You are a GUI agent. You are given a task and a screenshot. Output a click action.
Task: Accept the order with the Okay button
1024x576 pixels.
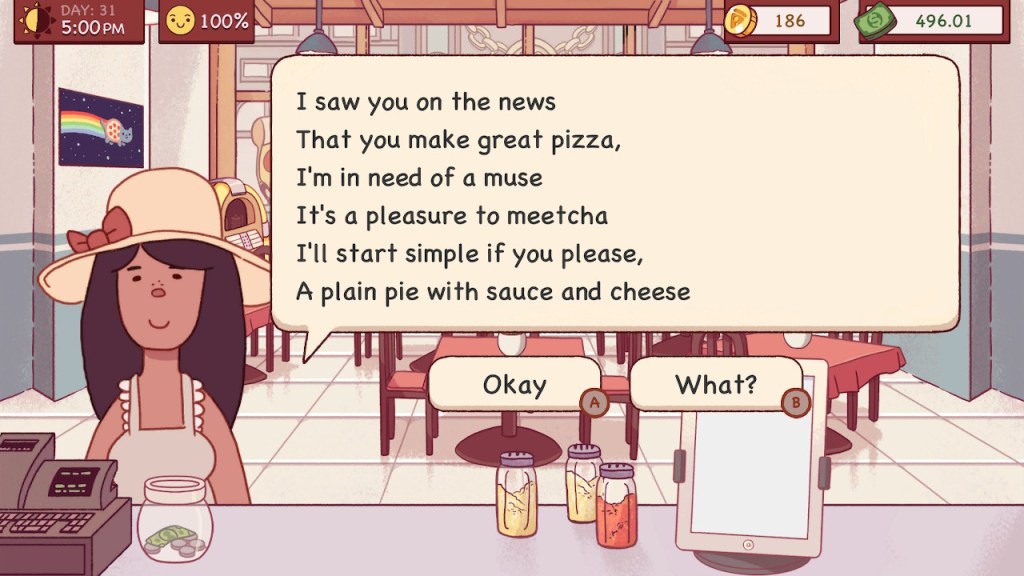tap(514, 385)
